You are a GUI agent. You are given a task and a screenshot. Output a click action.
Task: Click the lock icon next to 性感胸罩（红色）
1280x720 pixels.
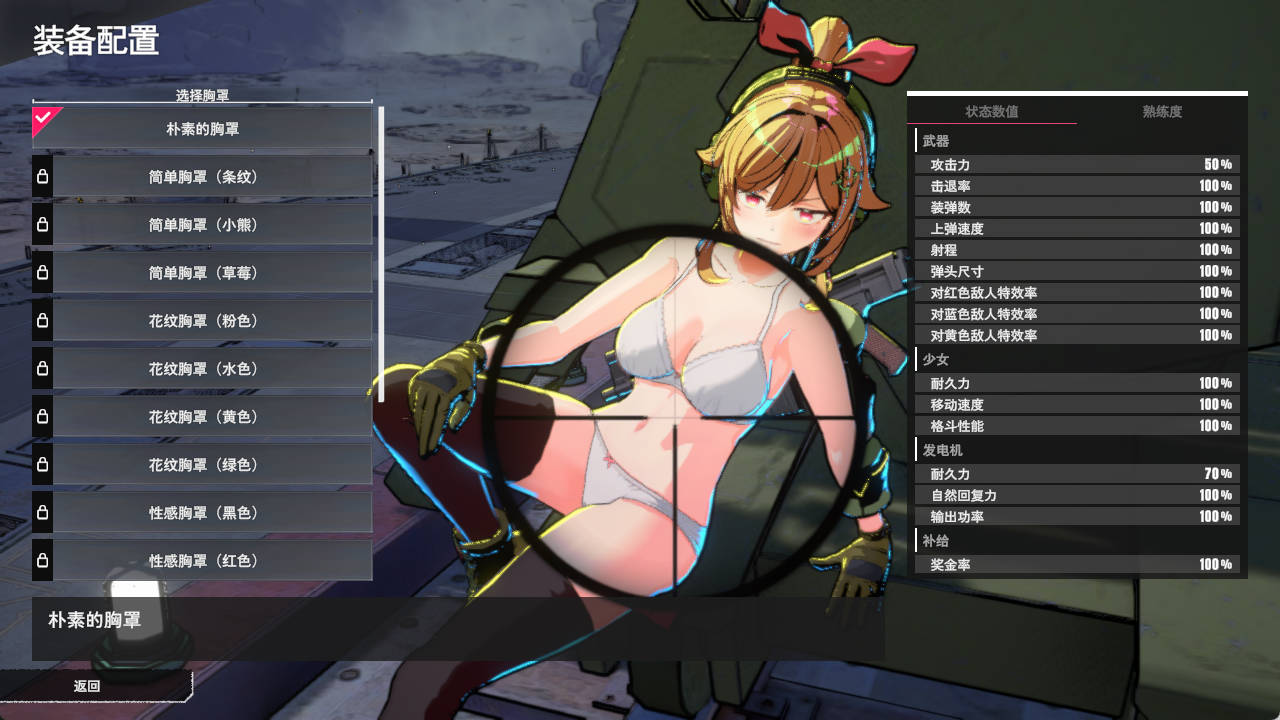tap(41, 561)
